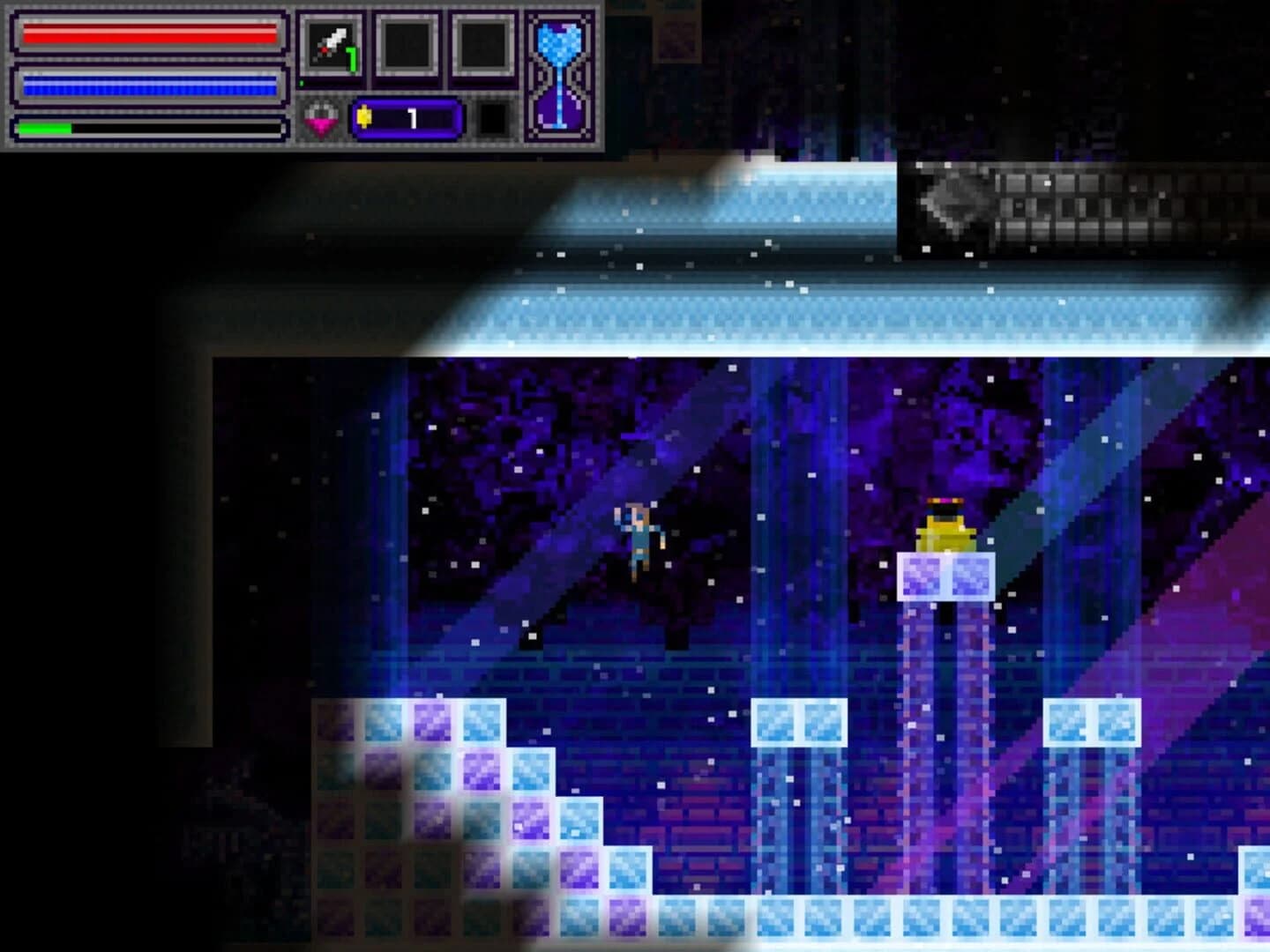
Task: Click the blue mana bar
Action: 148,84
